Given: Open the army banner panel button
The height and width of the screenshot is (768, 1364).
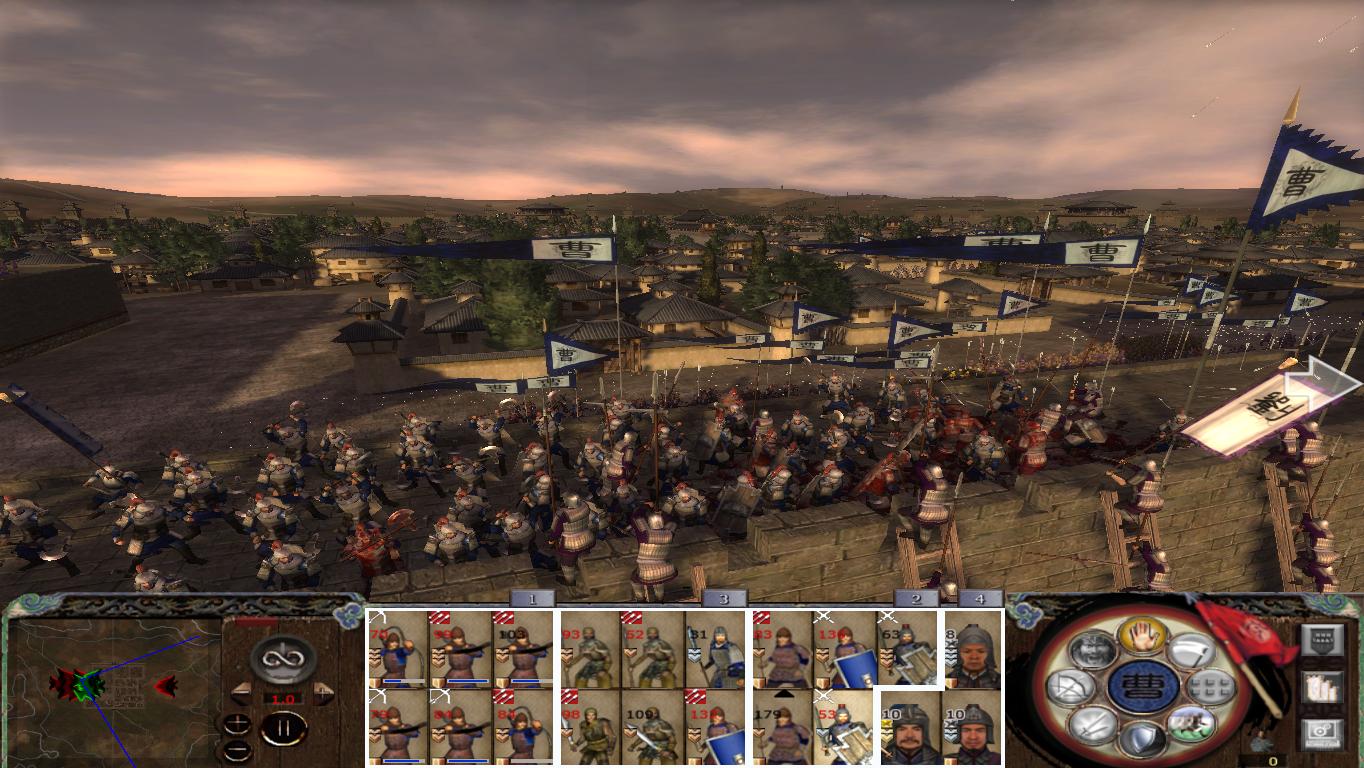Looking at the screenshot, I should click(1322, 639).
